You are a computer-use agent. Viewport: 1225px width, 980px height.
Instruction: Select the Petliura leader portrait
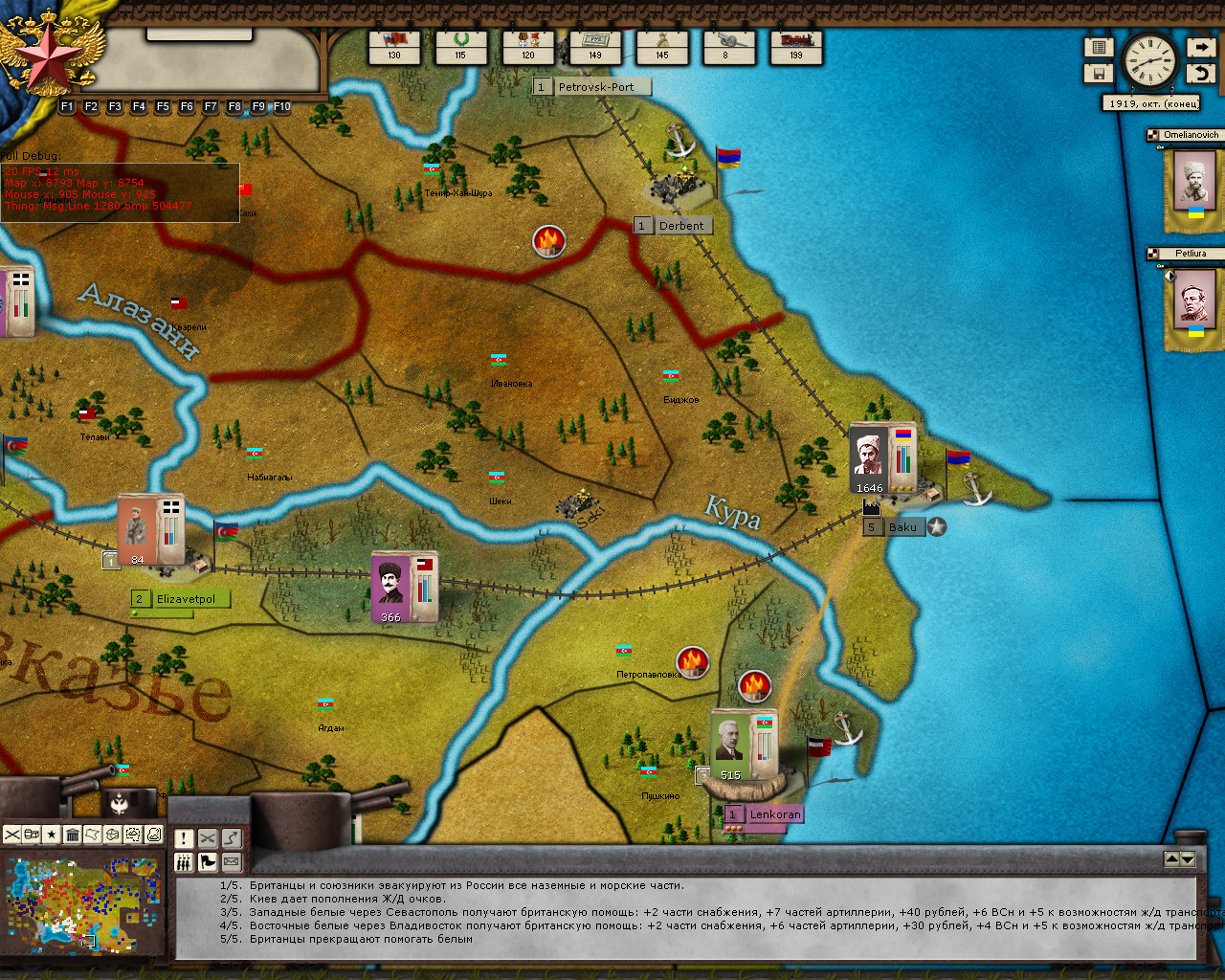[1193, 303]
